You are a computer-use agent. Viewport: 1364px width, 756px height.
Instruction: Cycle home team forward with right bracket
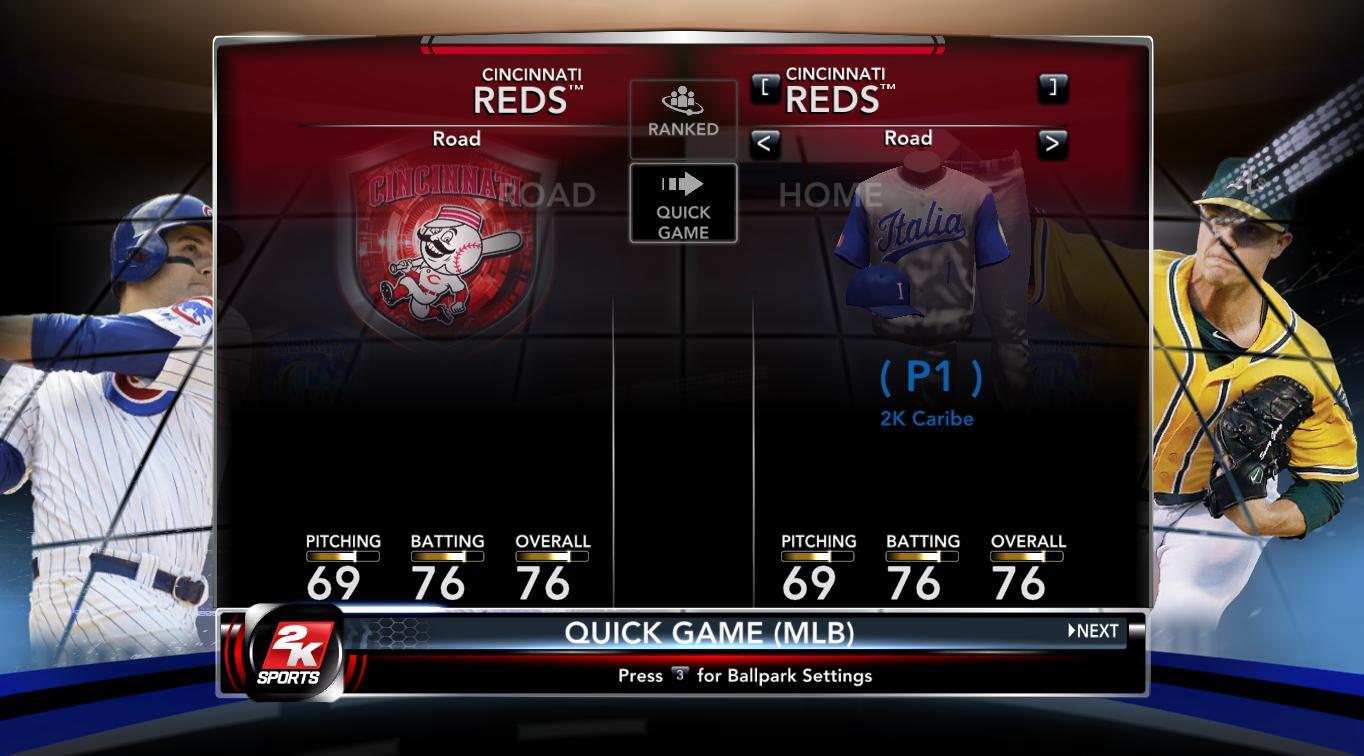pos(1052,87)
